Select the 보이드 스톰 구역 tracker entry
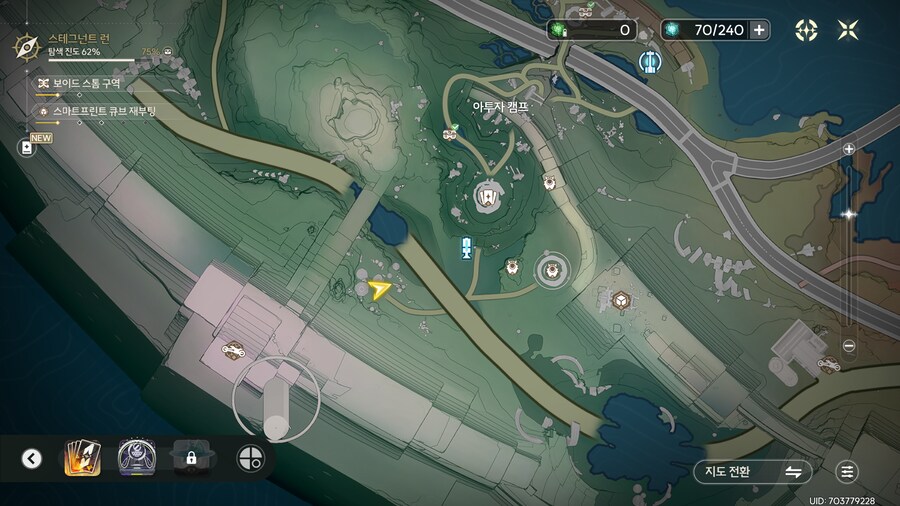Image resolution: width=900 pixels, height=506 pixels. [78, 83]
